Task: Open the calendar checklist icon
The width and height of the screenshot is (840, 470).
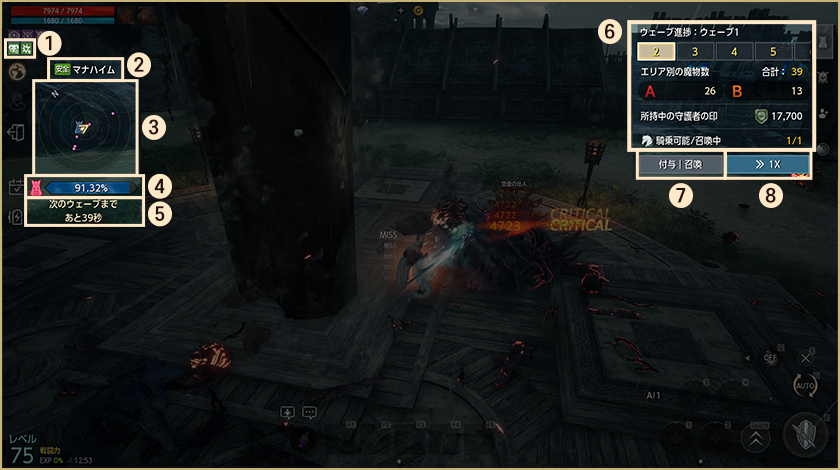Action: [x=17, y=187]
